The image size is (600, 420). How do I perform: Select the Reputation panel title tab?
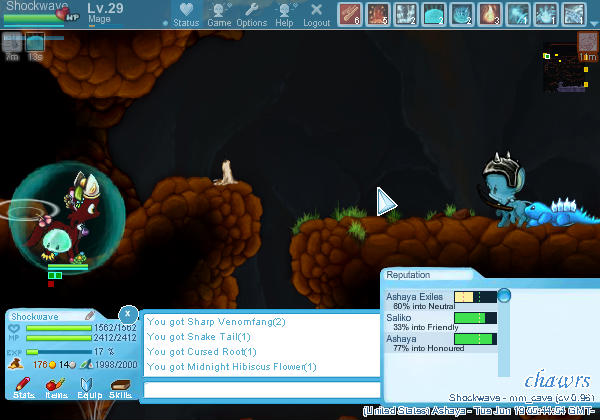[408, 274]
